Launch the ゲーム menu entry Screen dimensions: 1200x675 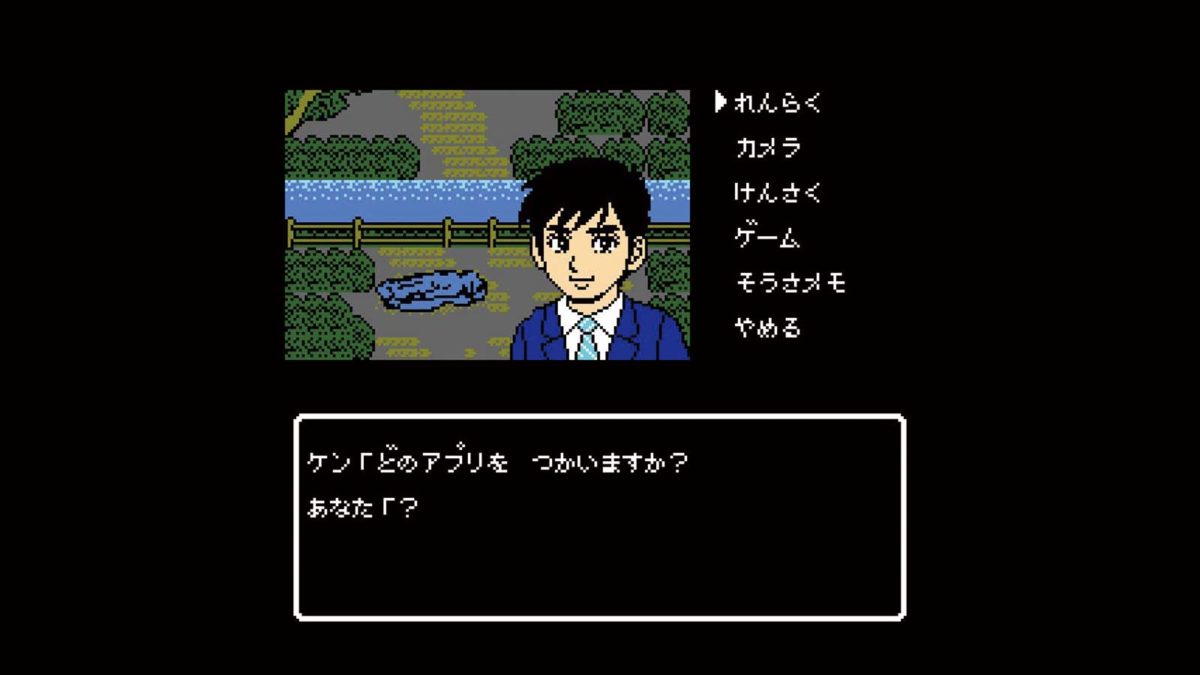point(767,237)
